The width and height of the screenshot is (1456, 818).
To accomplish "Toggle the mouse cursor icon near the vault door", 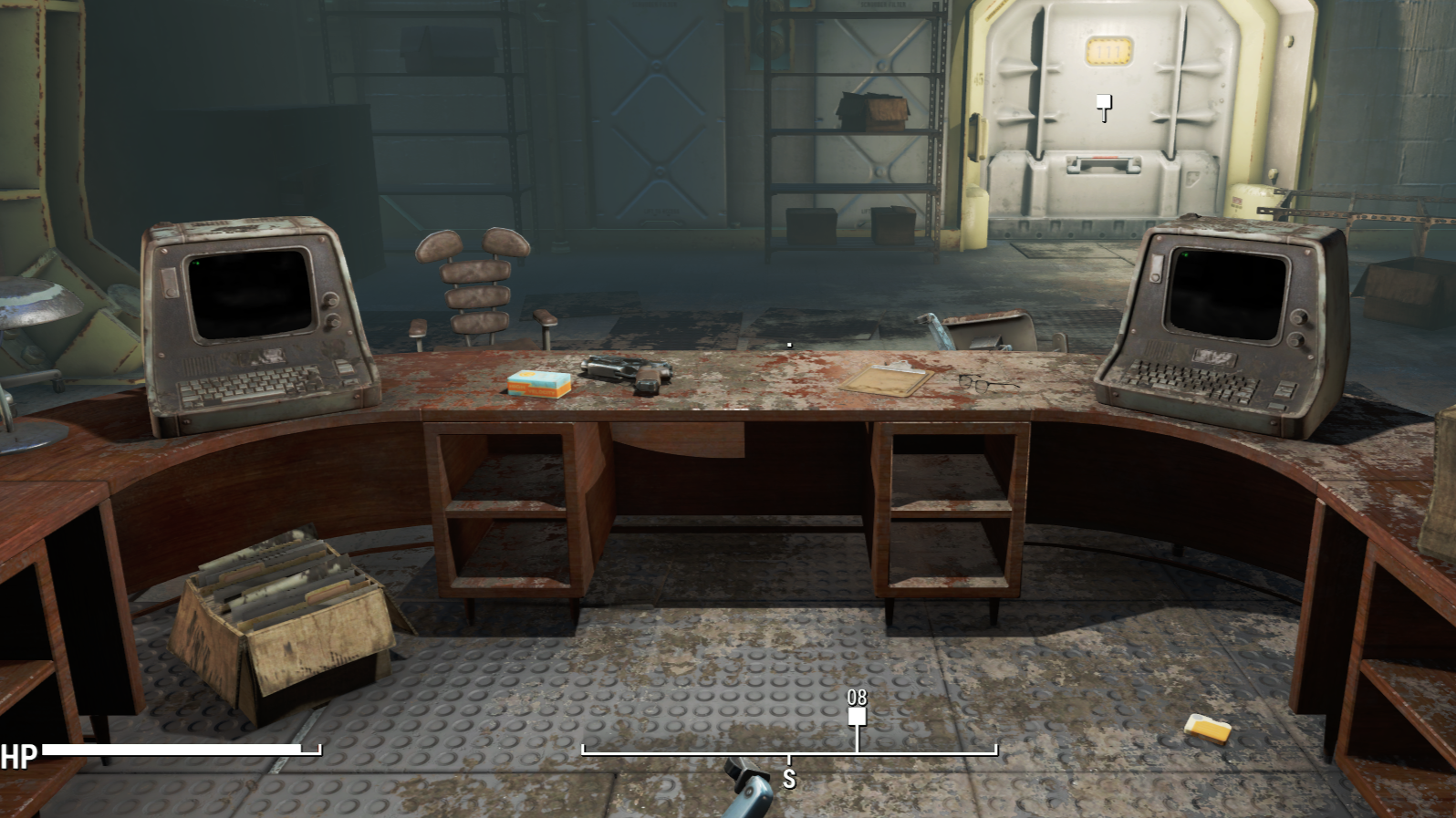I will pyautogui.click(x=1104, y=105).
